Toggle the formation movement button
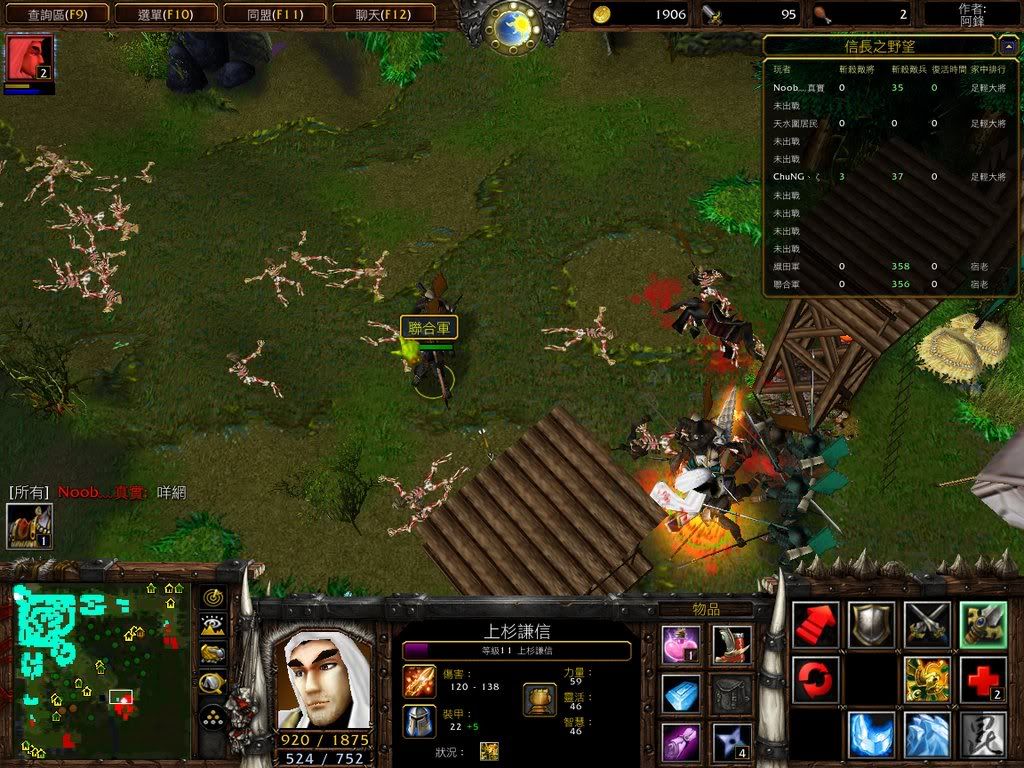 click(x=213, y=717)
